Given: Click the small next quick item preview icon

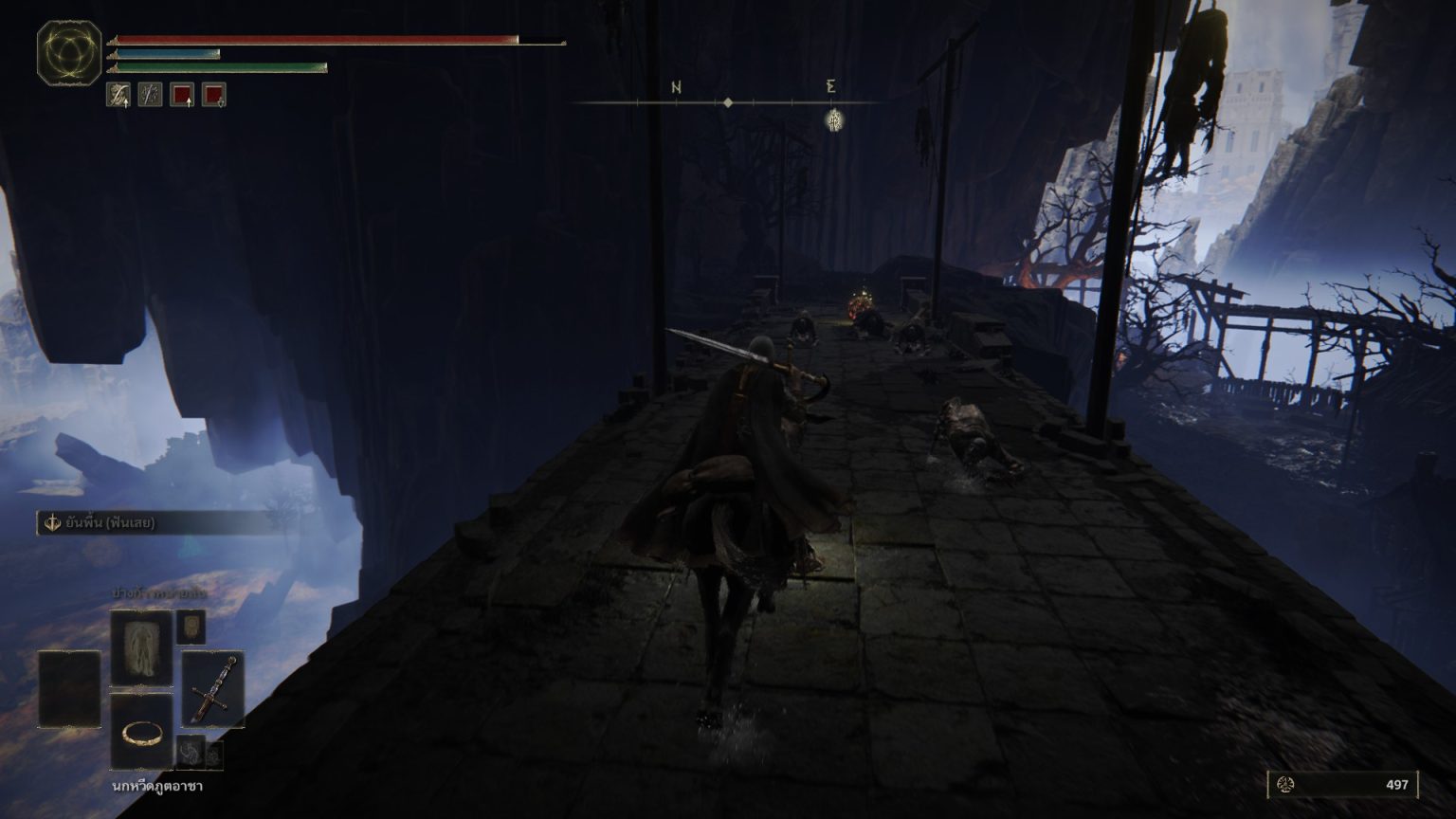Looking at the screenshot, I should tap(191, 751).
